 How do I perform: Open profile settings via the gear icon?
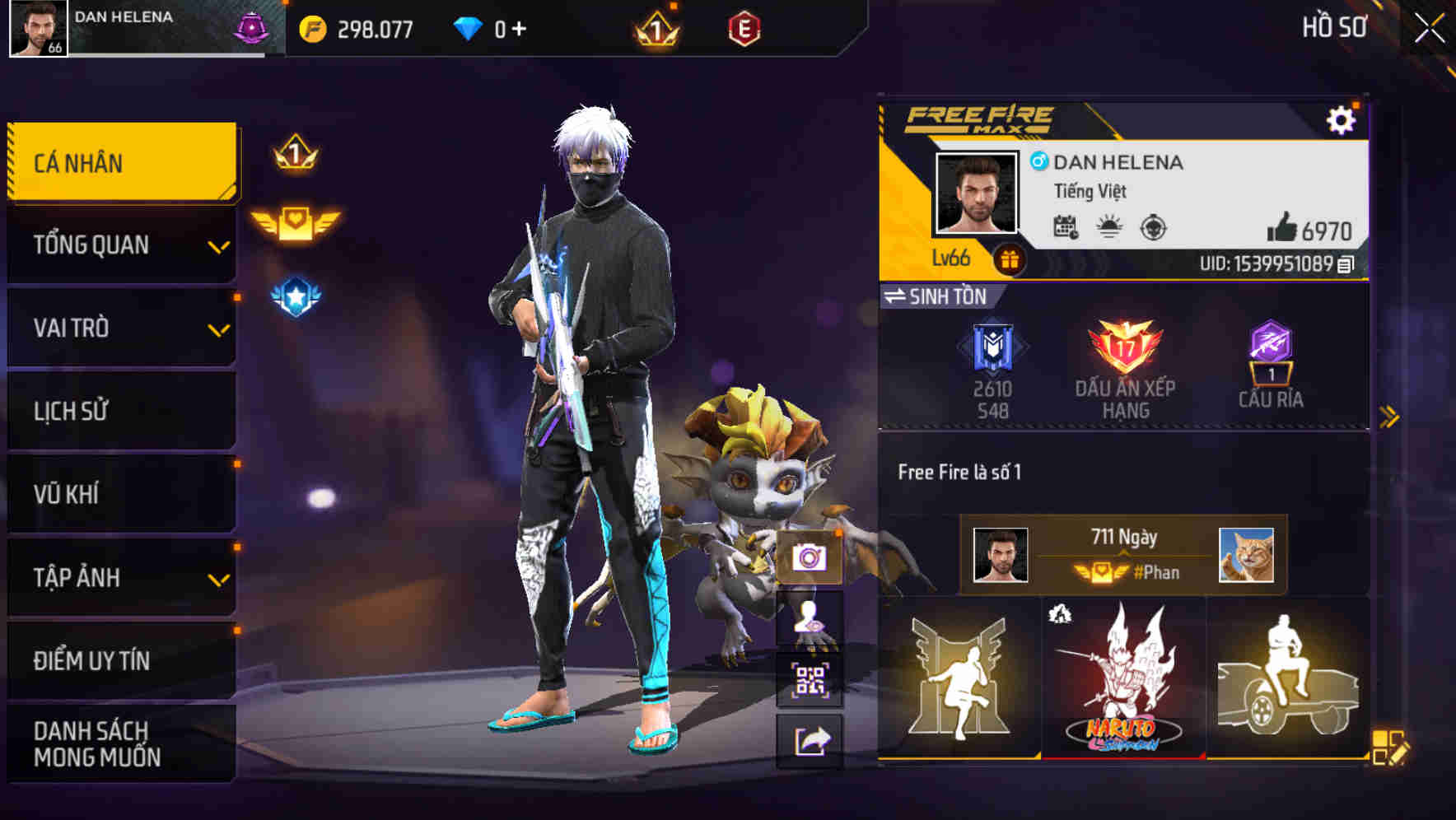pos(1342,118)
